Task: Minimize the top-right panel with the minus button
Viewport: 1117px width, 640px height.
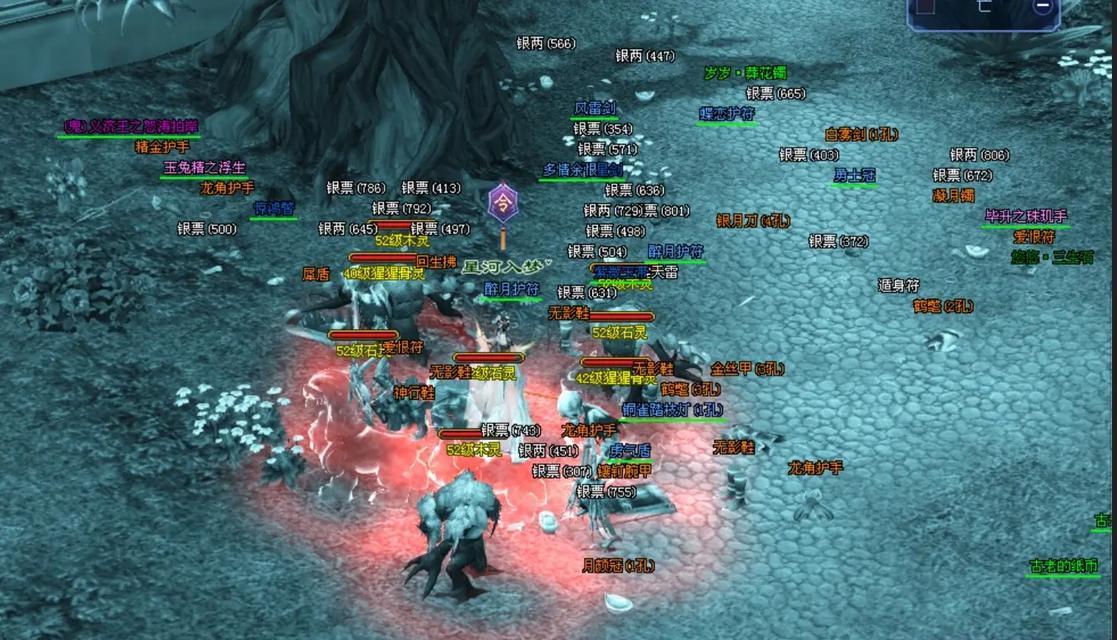Action: point(1042,6)
